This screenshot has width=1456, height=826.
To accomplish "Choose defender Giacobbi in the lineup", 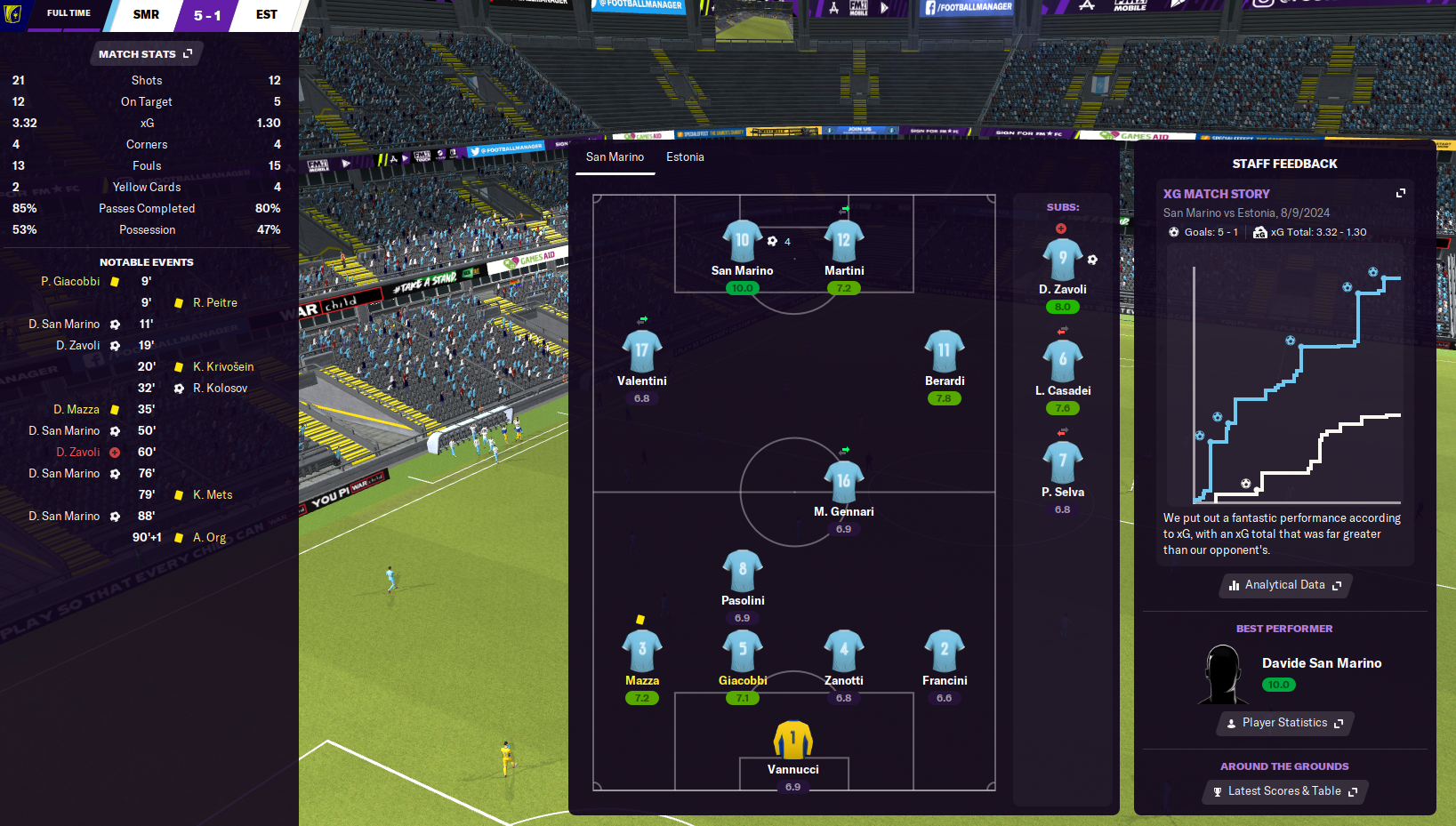I will pos(743,651).
